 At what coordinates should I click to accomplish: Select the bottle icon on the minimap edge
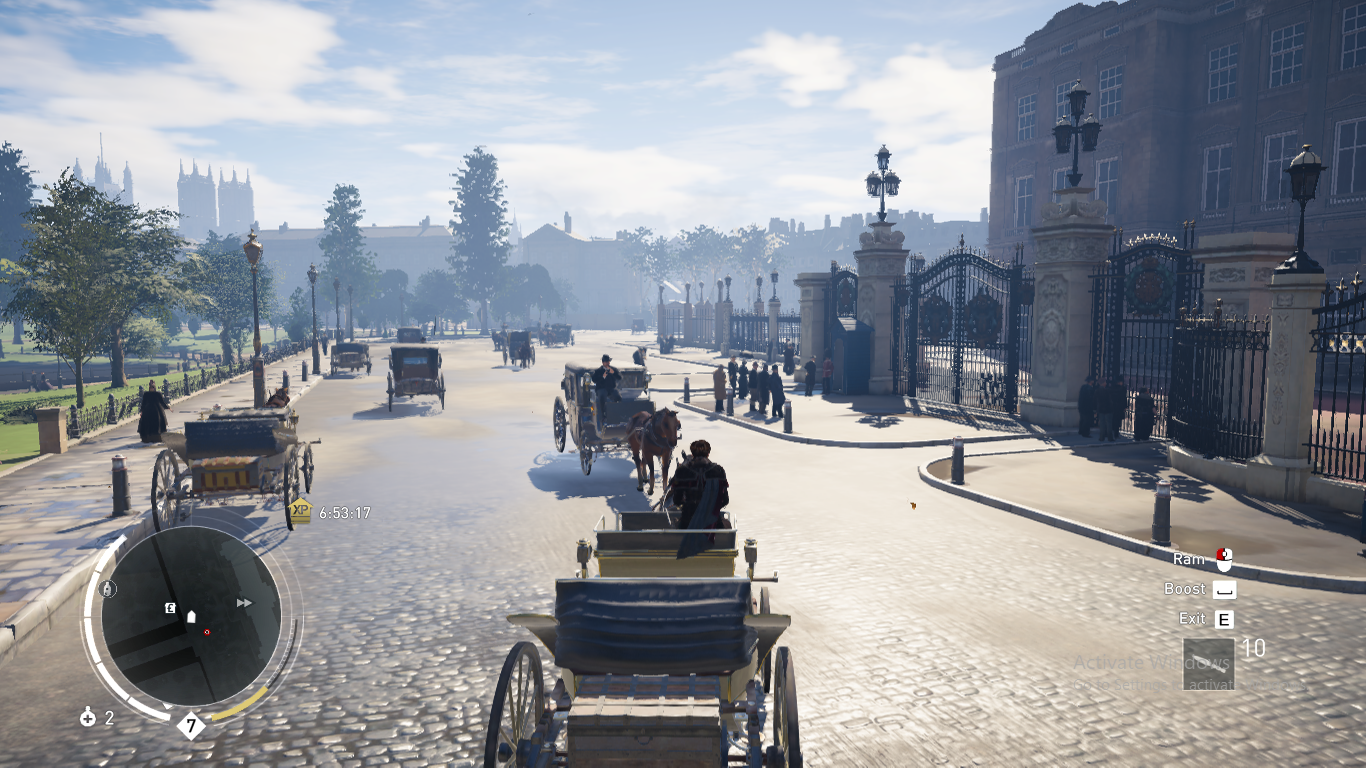pos(108,589)
